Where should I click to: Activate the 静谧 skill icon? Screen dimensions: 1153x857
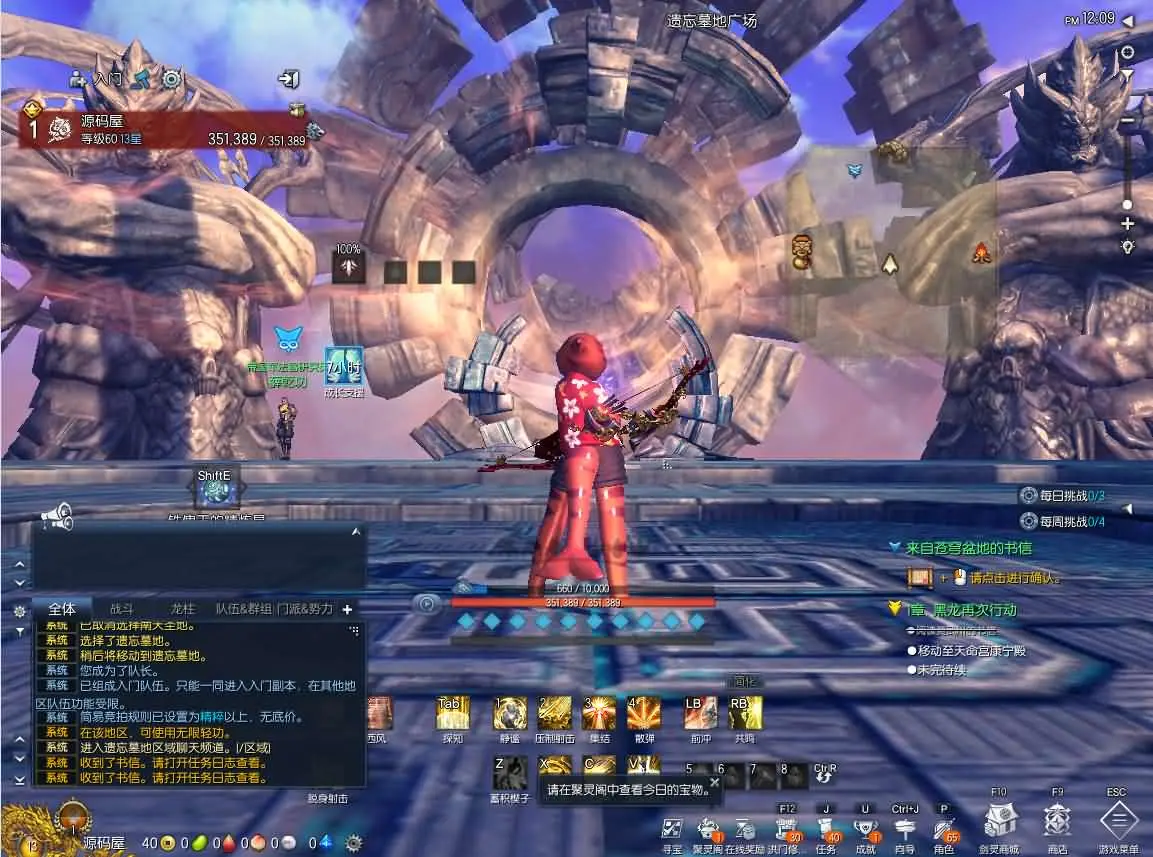click(510, 713)
